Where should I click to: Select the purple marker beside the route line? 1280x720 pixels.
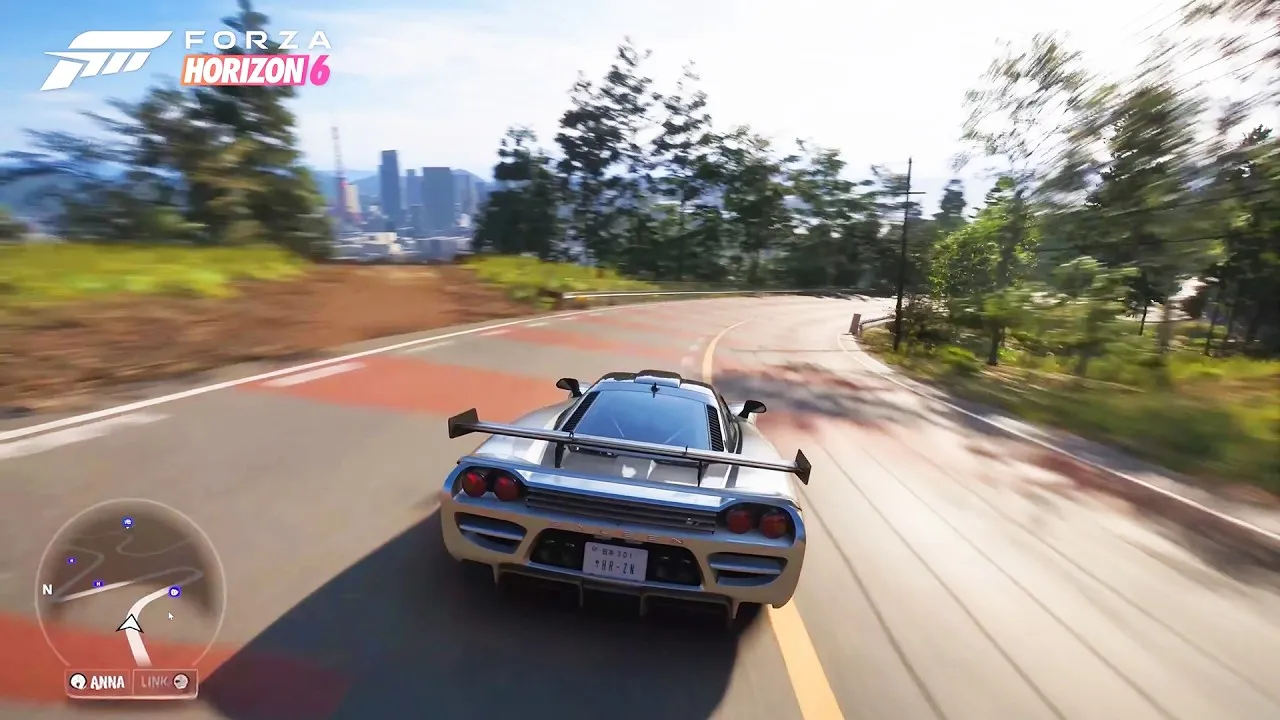[x=174, y=592]
